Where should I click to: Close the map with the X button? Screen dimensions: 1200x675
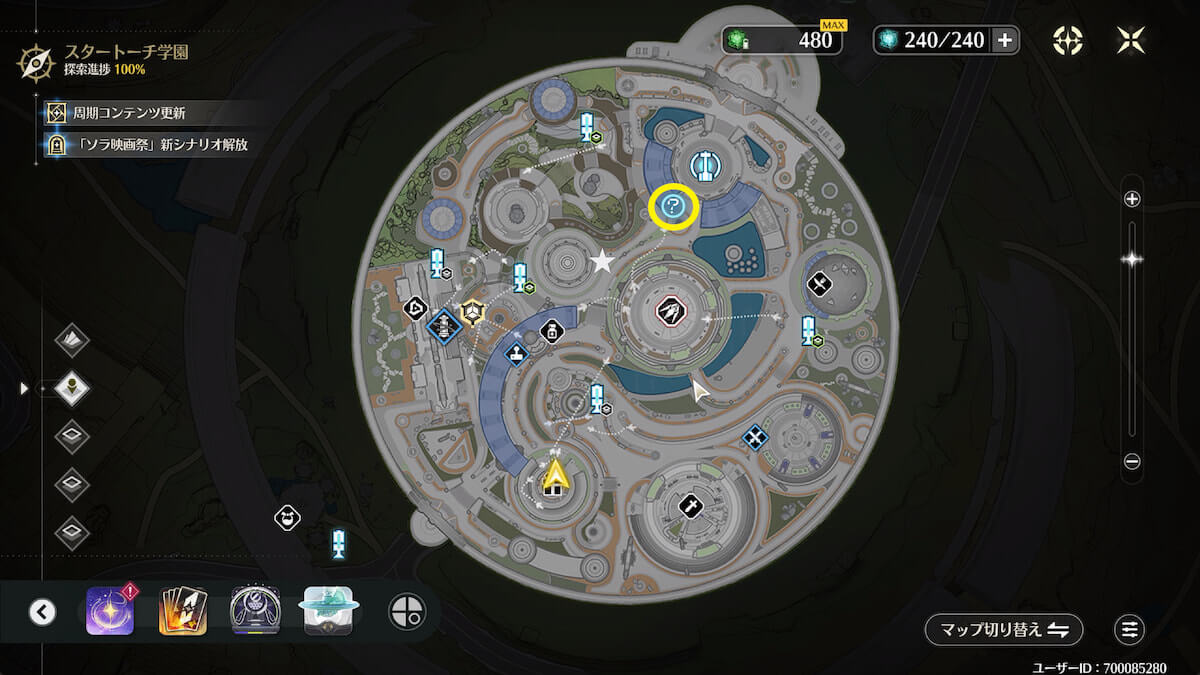coord(1130,40)
